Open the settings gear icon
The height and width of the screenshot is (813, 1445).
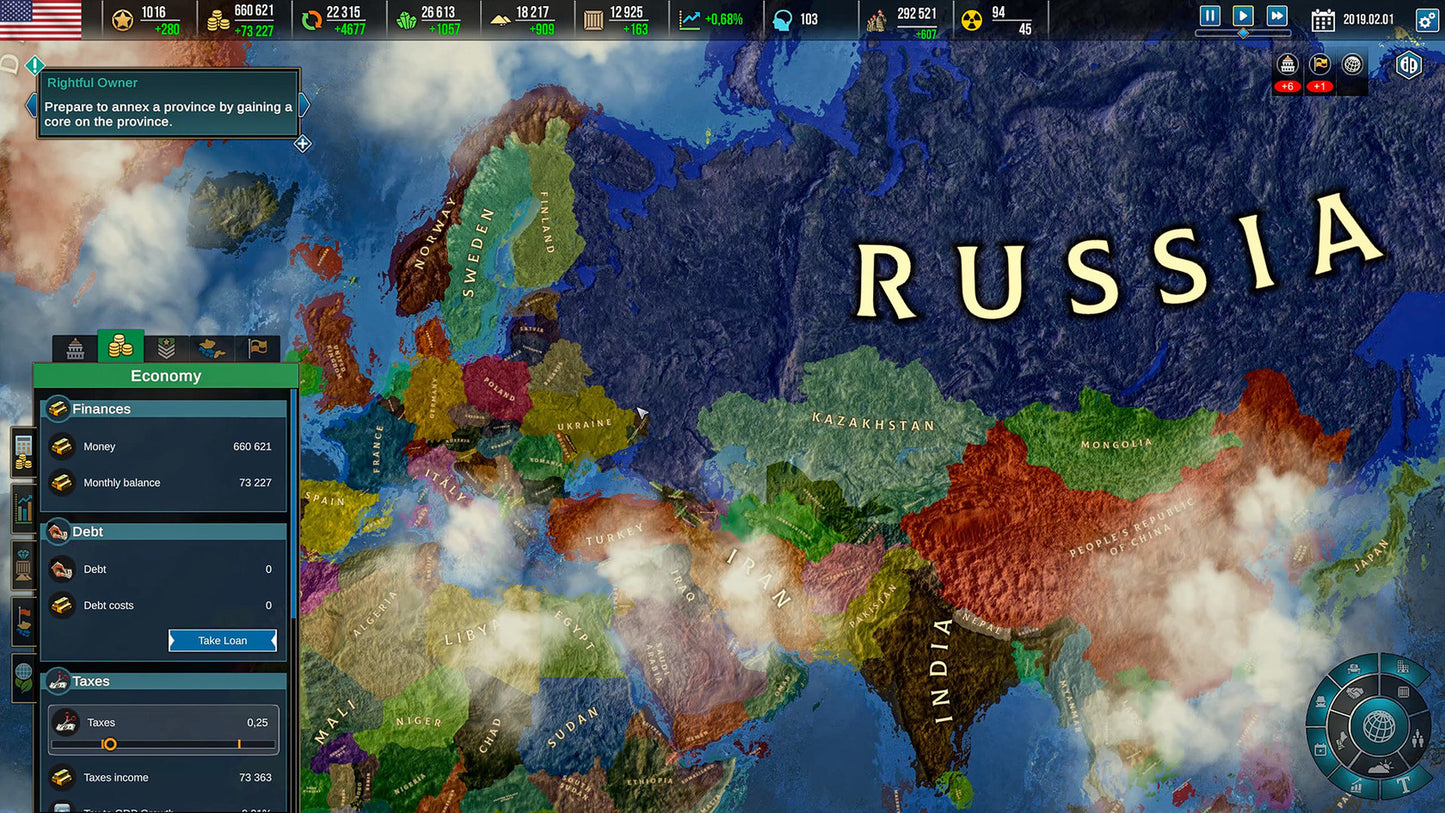(x=1429, y=18)
